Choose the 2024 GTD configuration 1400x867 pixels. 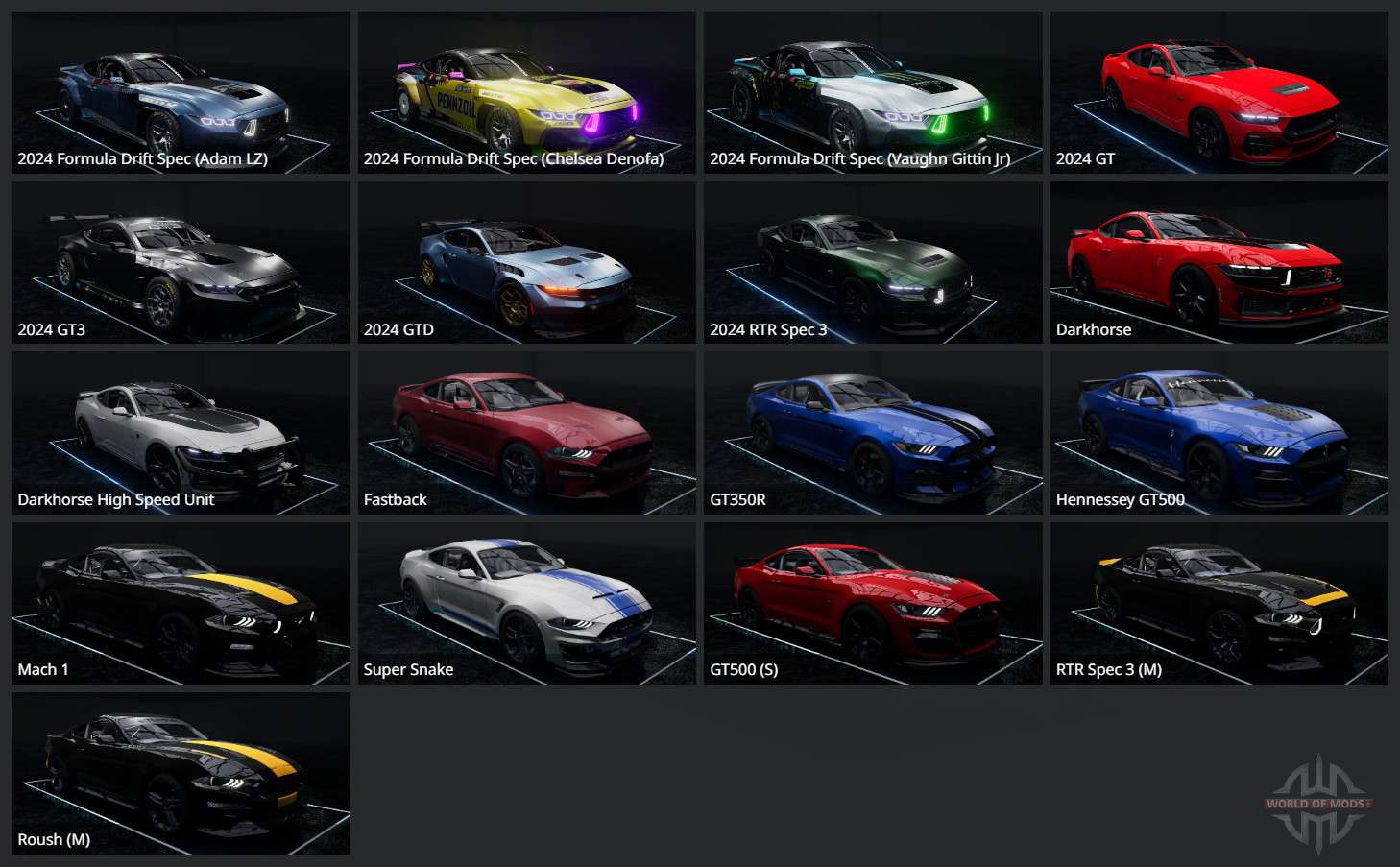(x=526, y=263)
